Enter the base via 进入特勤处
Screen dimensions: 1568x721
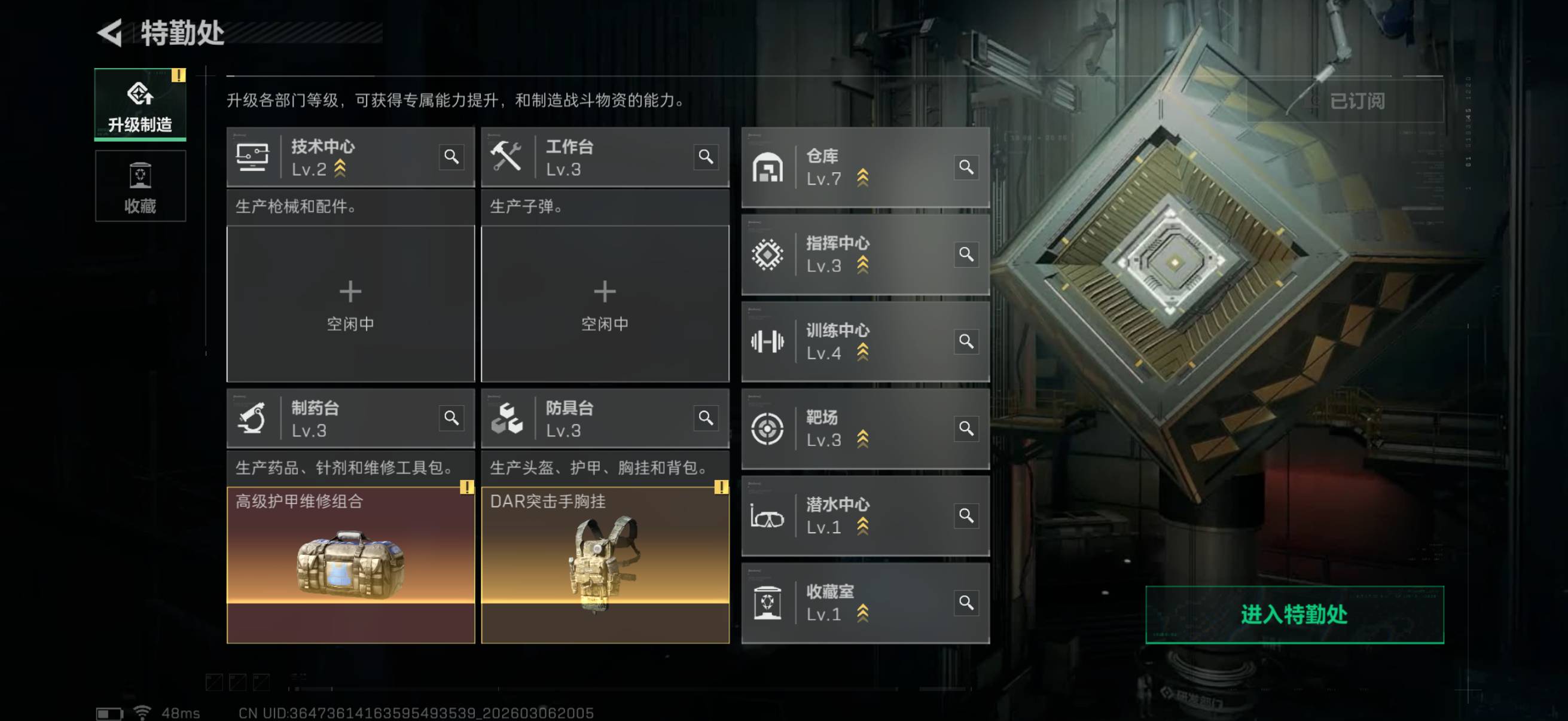[x=1294, y=614]
